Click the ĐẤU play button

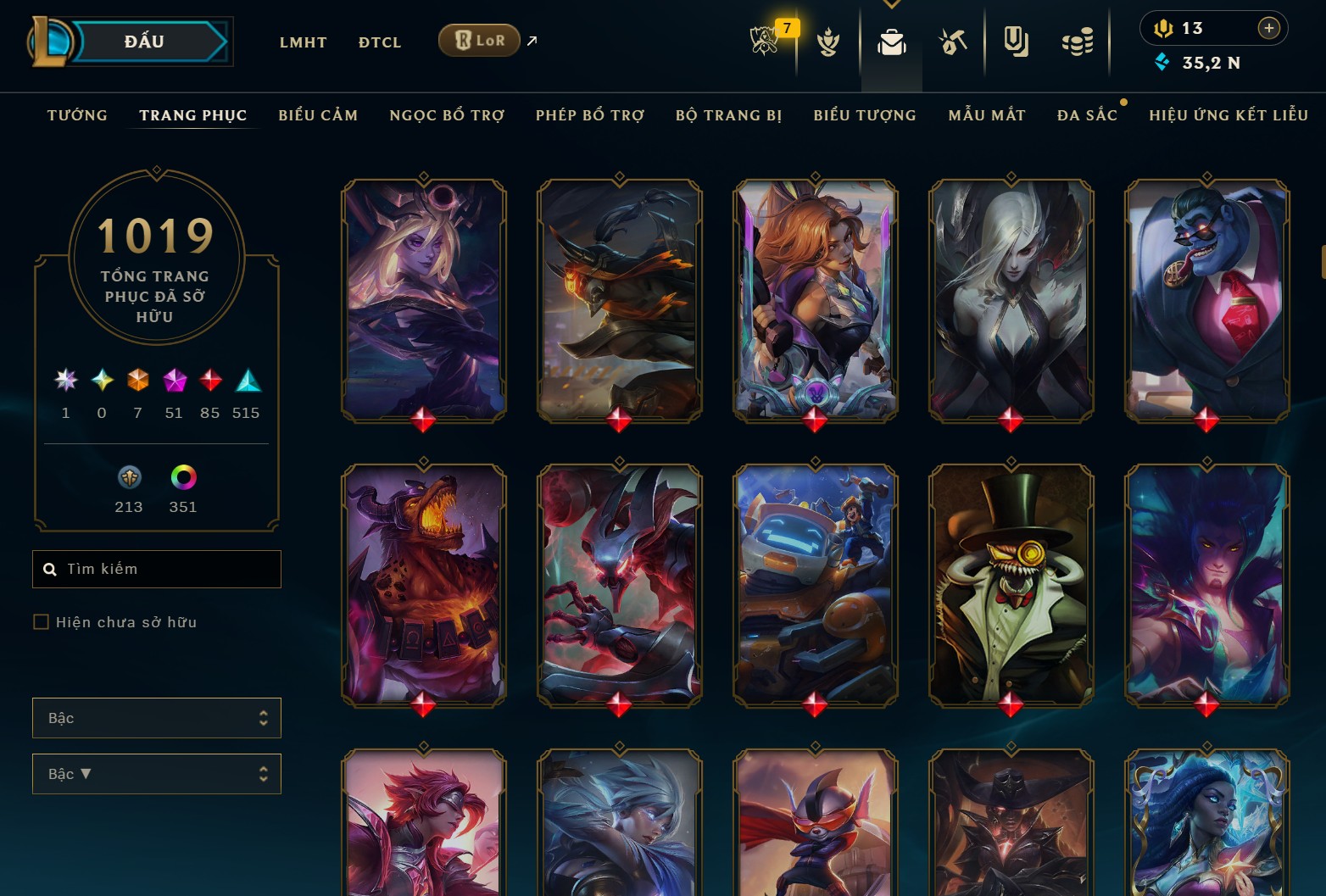(144, 42)
